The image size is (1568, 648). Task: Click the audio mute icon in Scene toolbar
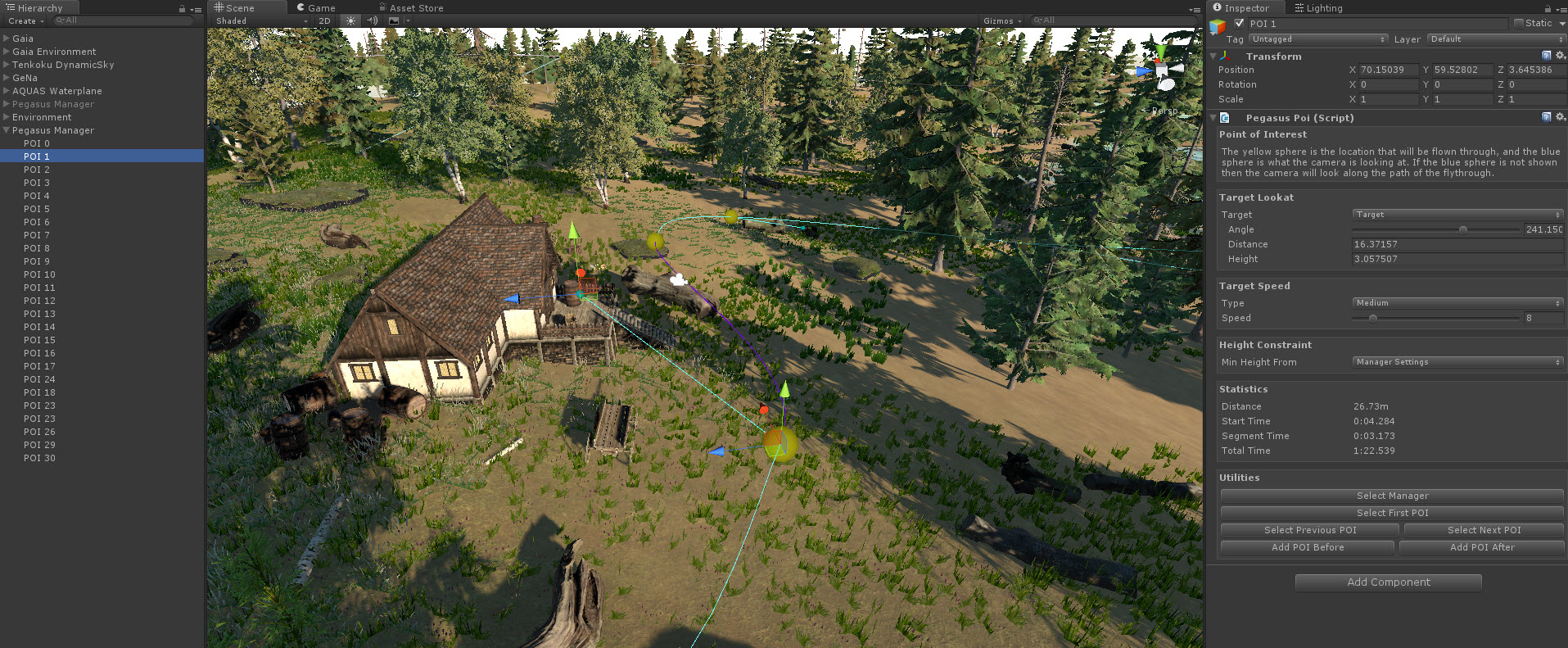tap(372, 20)
